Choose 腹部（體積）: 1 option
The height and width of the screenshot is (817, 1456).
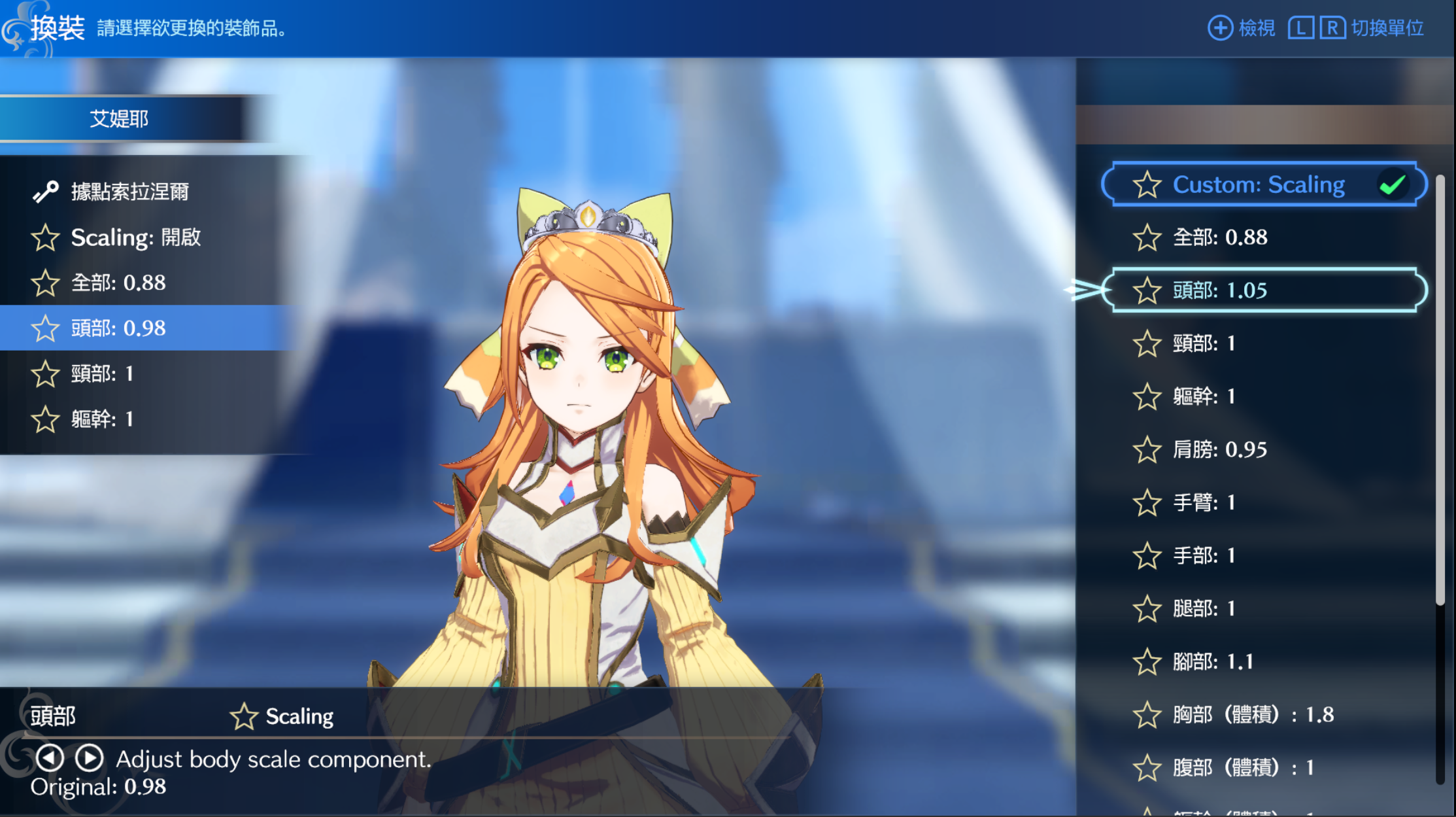coord(1242,767)
